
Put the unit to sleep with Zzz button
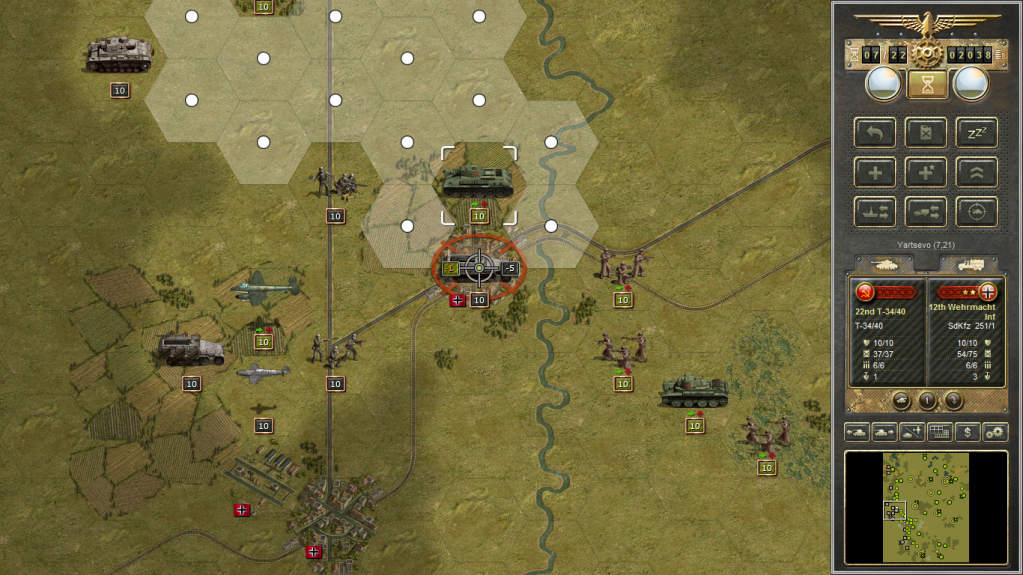[x=976, y=133]
